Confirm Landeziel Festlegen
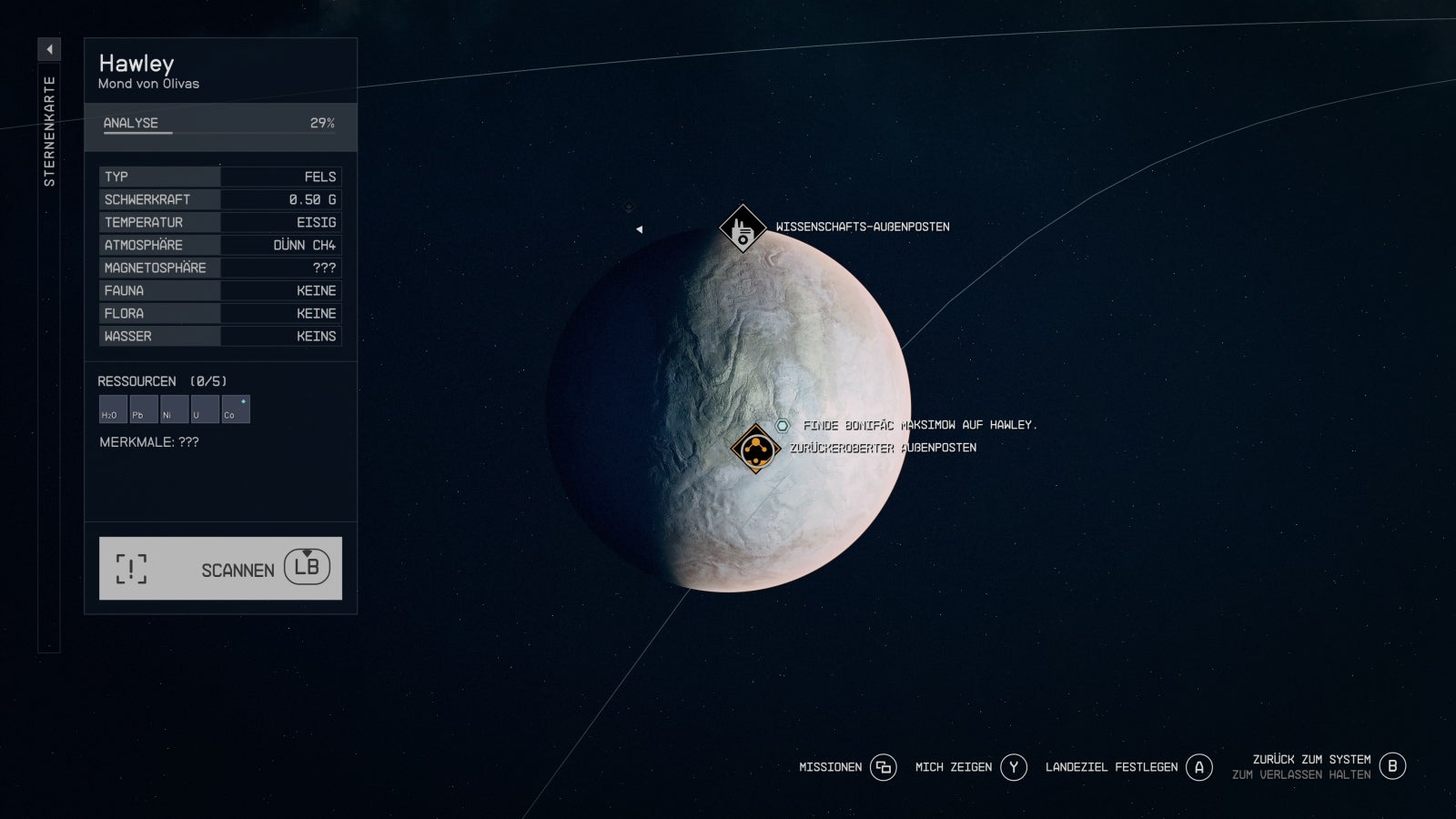This screenshot has width=1456, height=819. pyautogui.click(x=1198, y=767)
